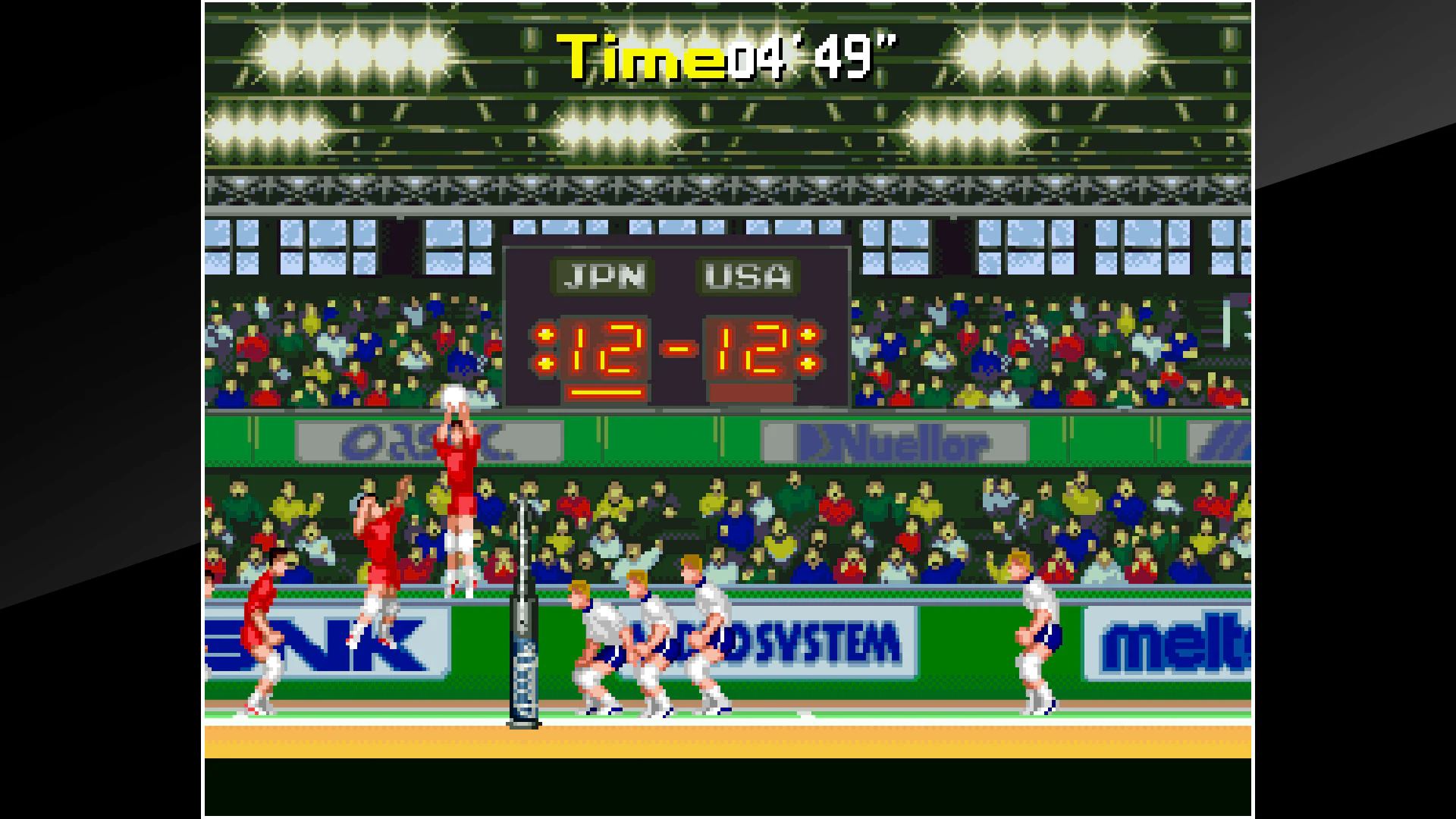Screen dimensions: 1456x819
Task: Toggle the serve indicator dots beside JPN's score
Action: (x=546, y=350)
